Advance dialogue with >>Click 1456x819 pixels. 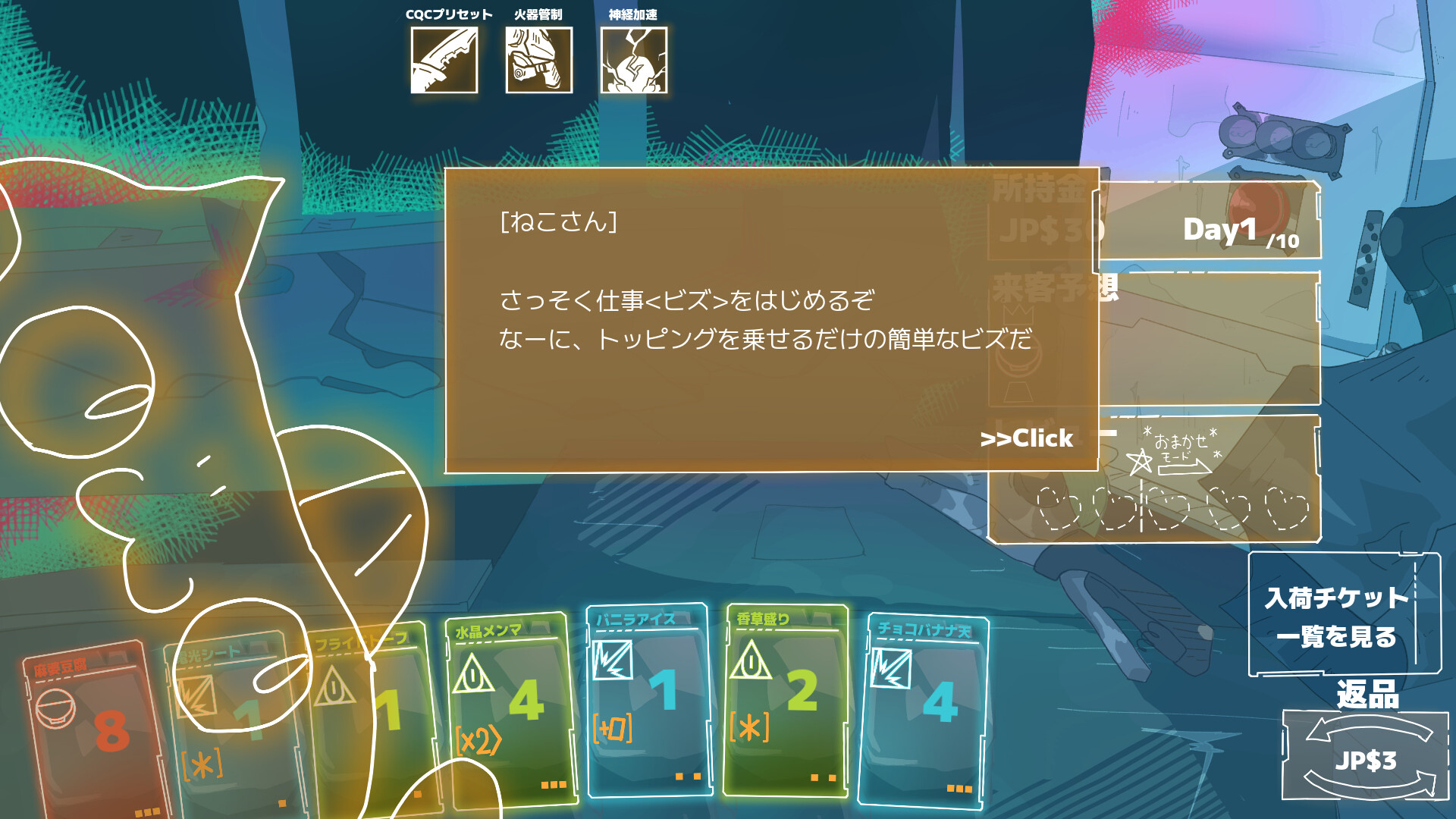1025,438
